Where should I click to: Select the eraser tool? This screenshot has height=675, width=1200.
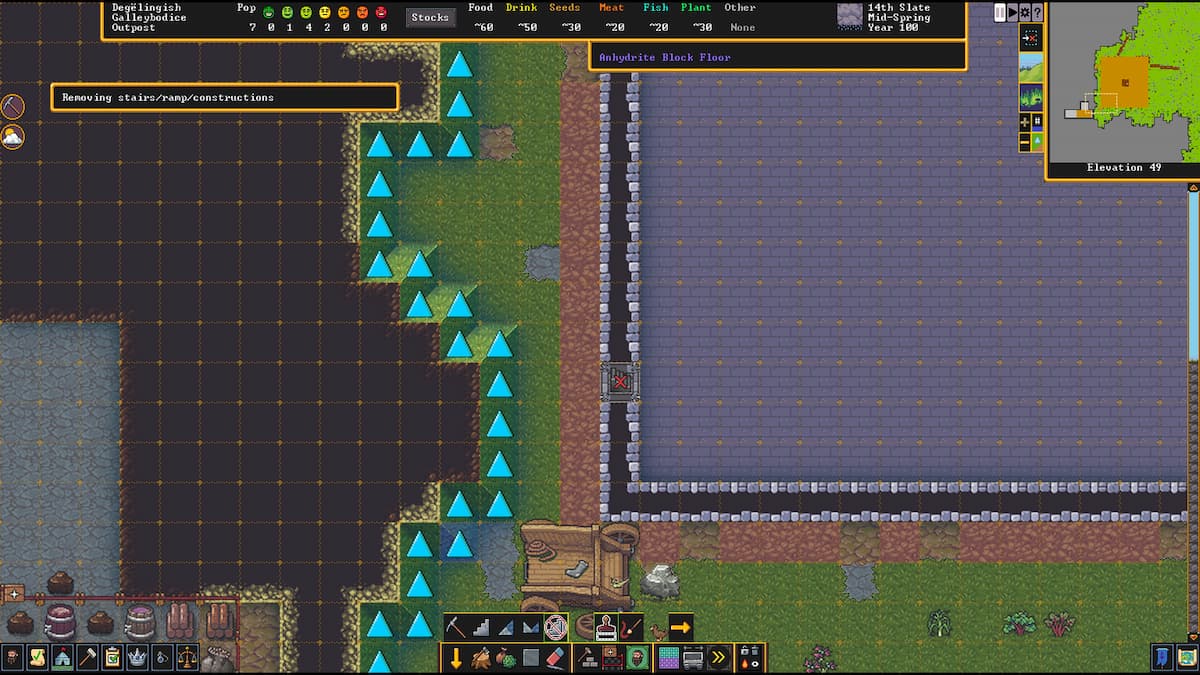[x=557, y=658]
